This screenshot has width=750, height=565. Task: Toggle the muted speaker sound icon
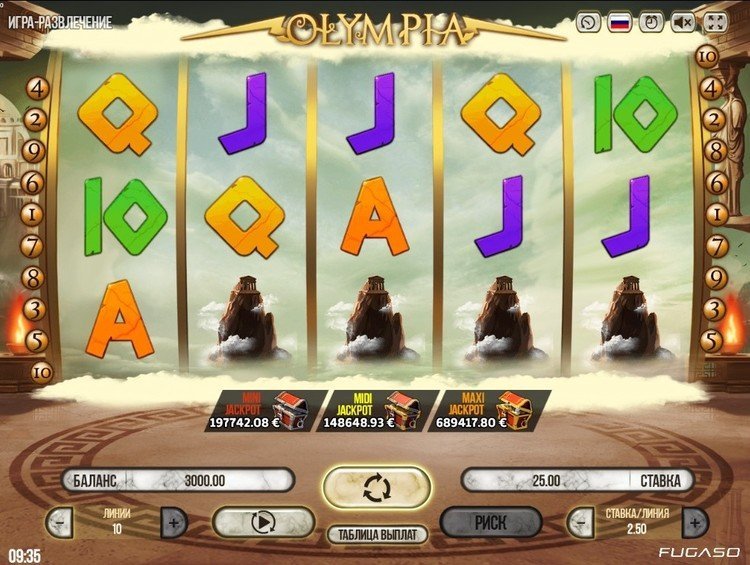pyautogui.click(x=684, y=21)
